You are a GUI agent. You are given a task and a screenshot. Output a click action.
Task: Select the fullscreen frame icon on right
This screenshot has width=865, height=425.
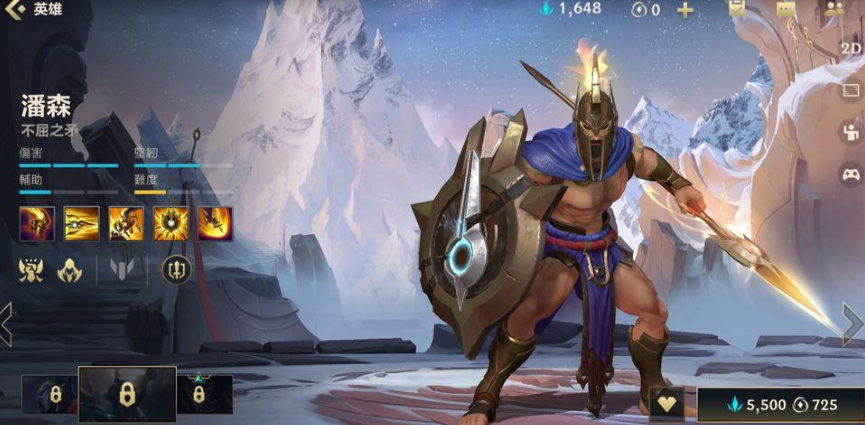(851, 90)
